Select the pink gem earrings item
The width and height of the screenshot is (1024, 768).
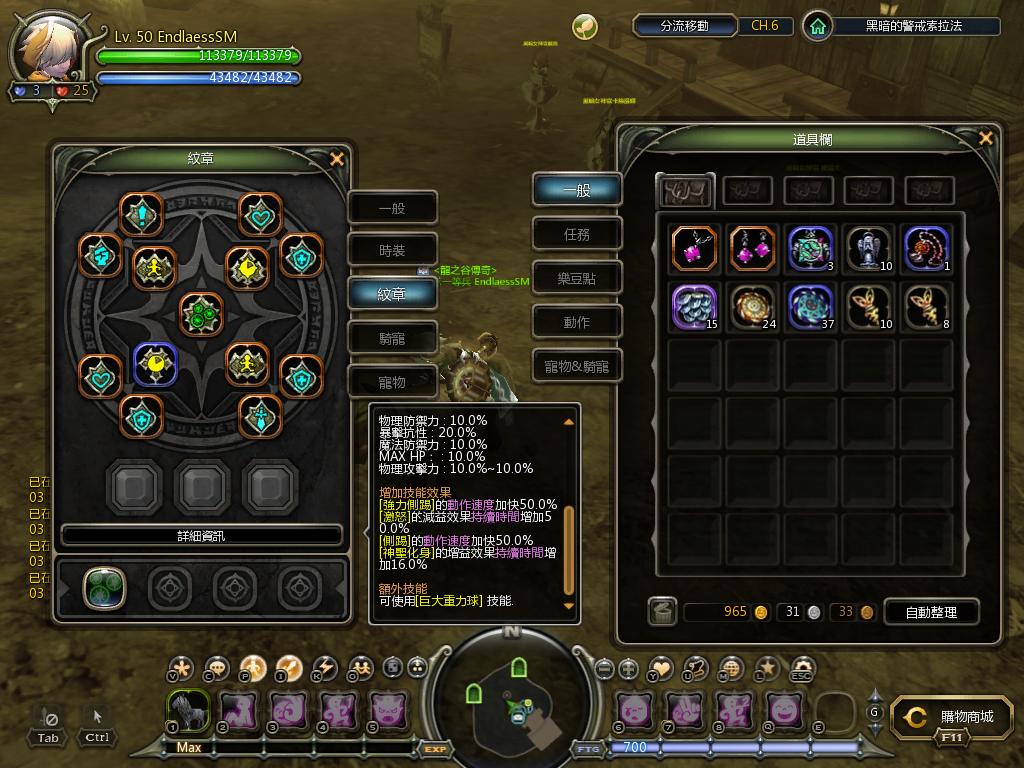[x=752, y=248]
